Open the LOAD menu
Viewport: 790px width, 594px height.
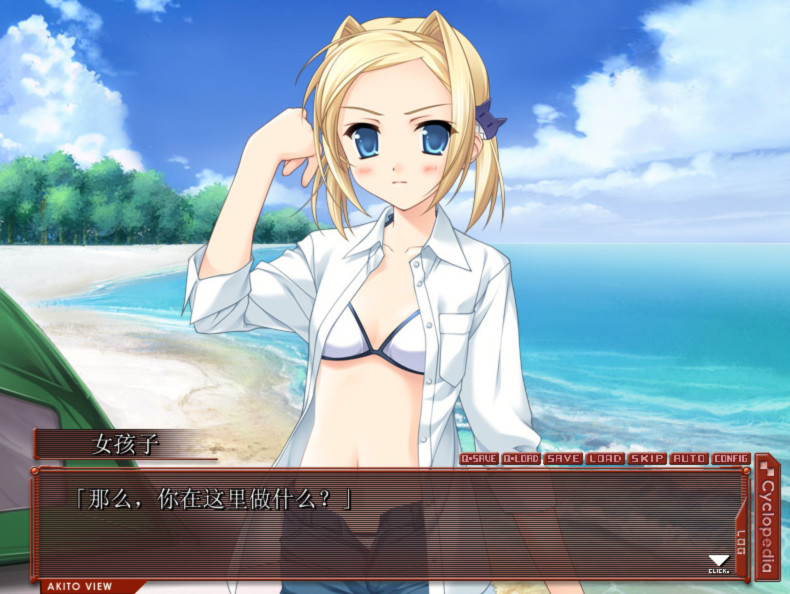605,459
